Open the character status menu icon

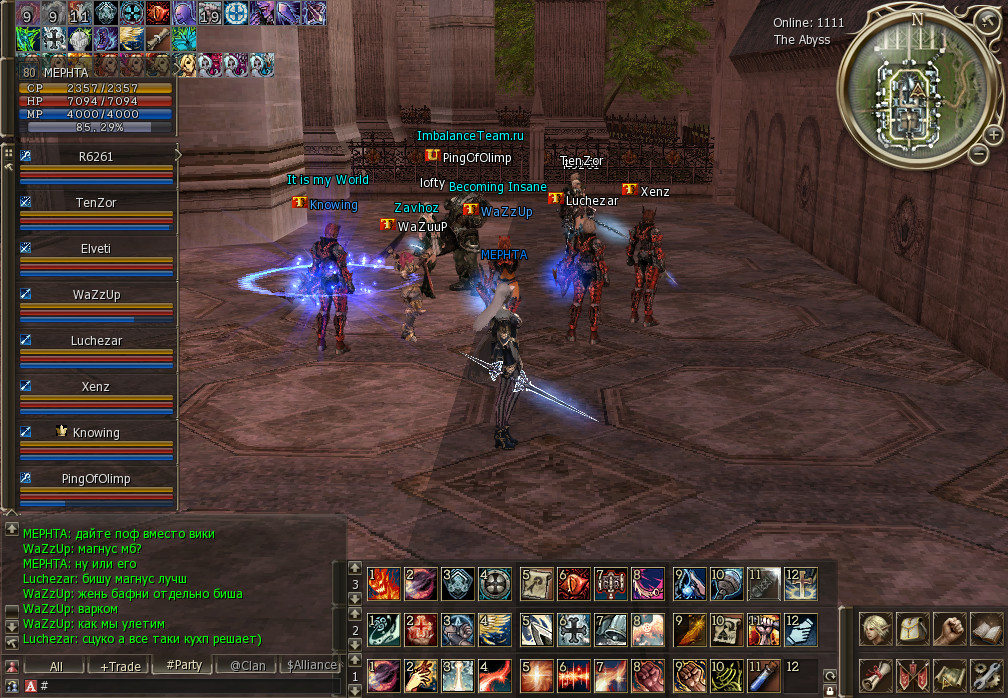click(x=877, y=630)
